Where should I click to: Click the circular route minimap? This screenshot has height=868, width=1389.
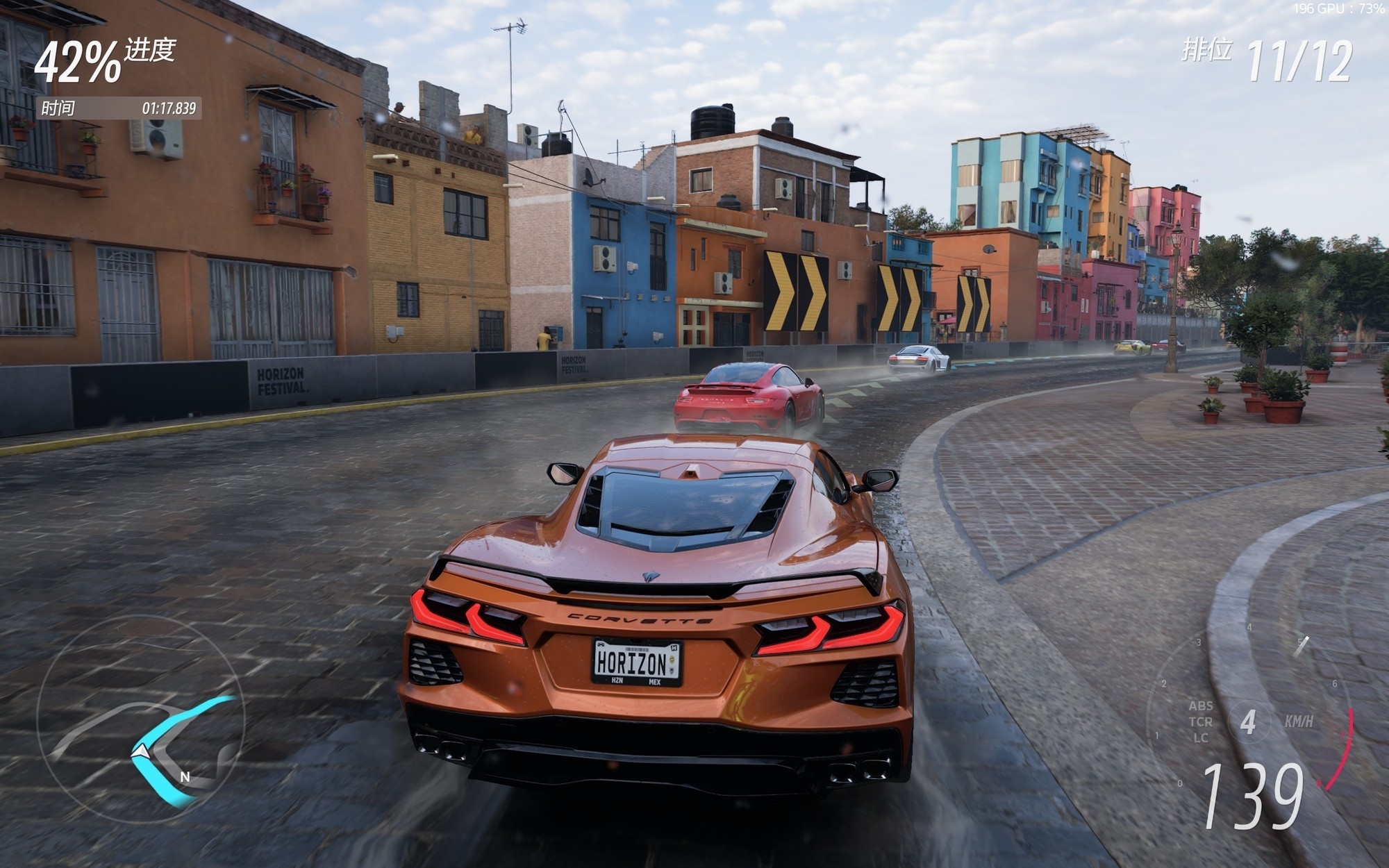pos(141,719)
